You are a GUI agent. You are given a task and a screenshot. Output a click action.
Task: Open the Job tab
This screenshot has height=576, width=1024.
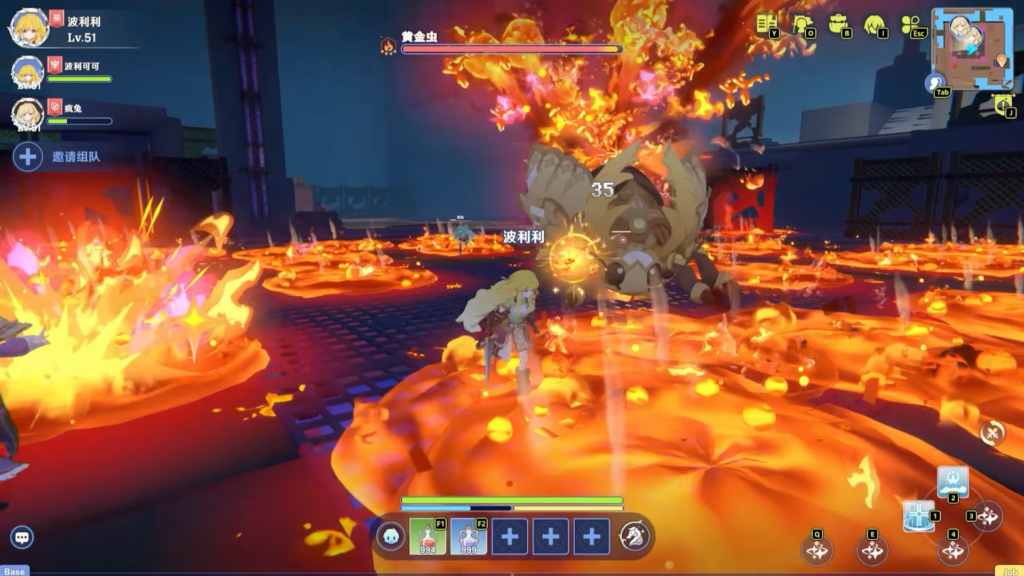(x=1009, y=571)
